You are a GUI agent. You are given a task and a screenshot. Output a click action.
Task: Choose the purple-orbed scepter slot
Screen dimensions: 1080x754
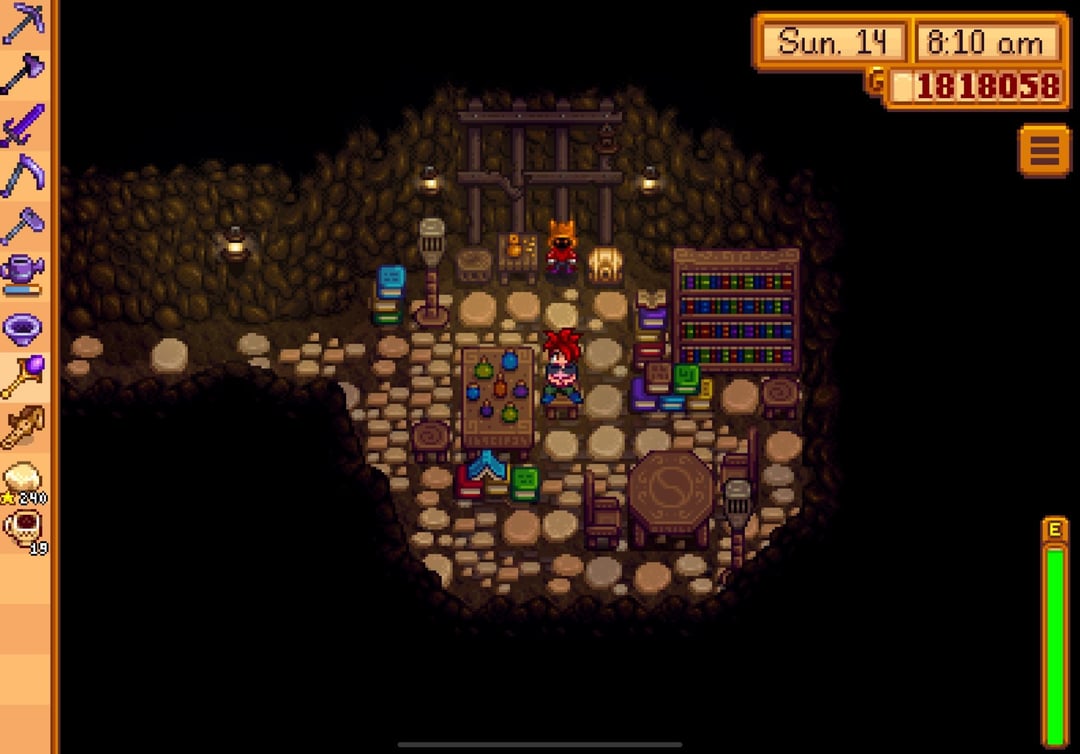[x=24, y=377]
